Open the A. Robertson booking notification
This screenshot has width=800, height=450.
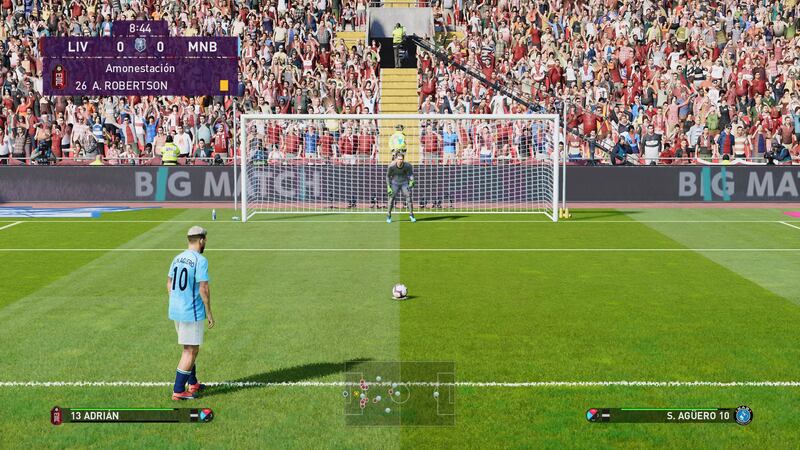(x=140, y=77)
